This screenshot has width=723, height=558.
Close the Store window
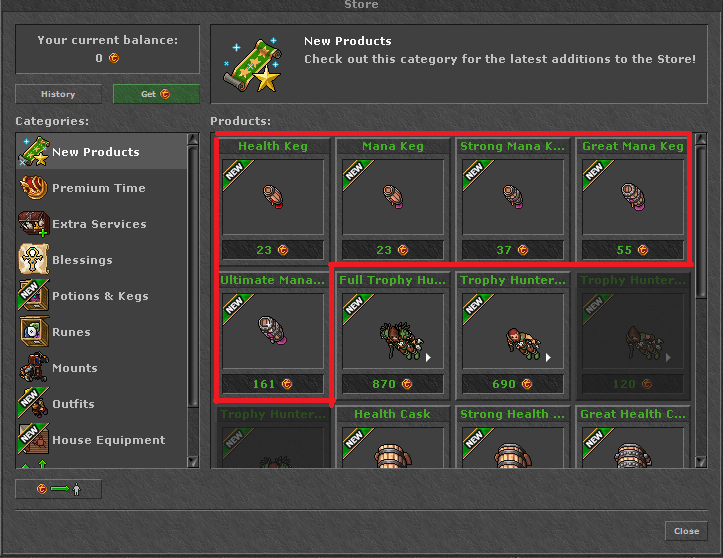(x=686, y=531)
